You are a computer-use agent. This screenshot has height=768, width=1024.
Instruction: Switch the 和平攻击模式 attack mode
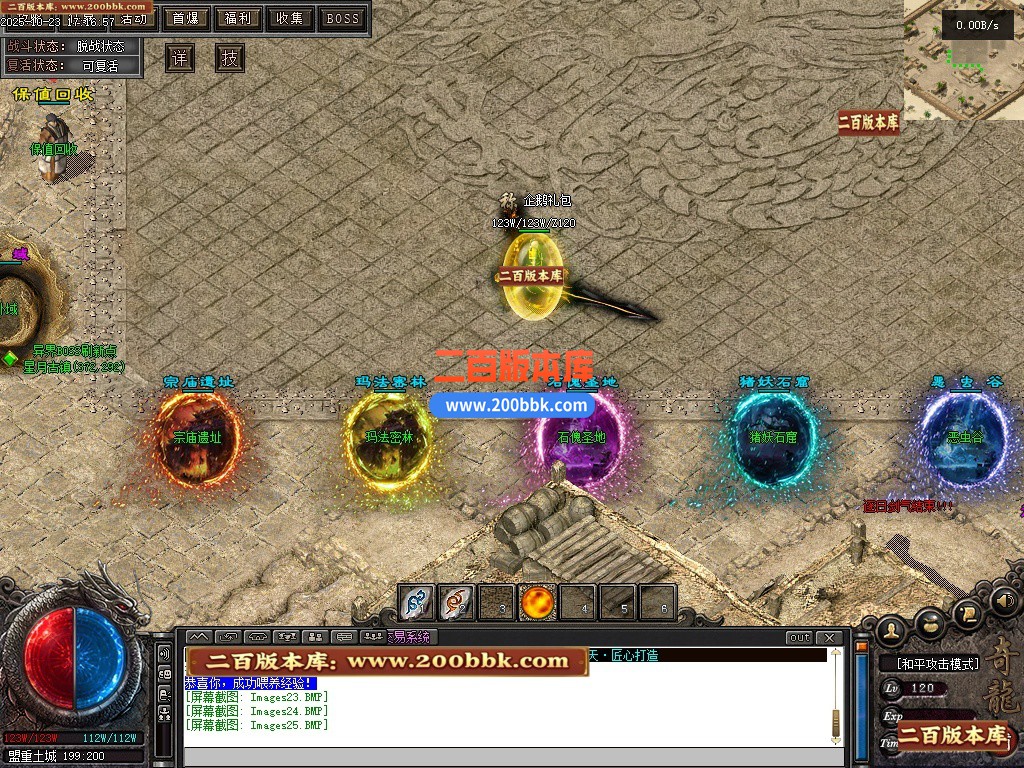tap(929, 663)
